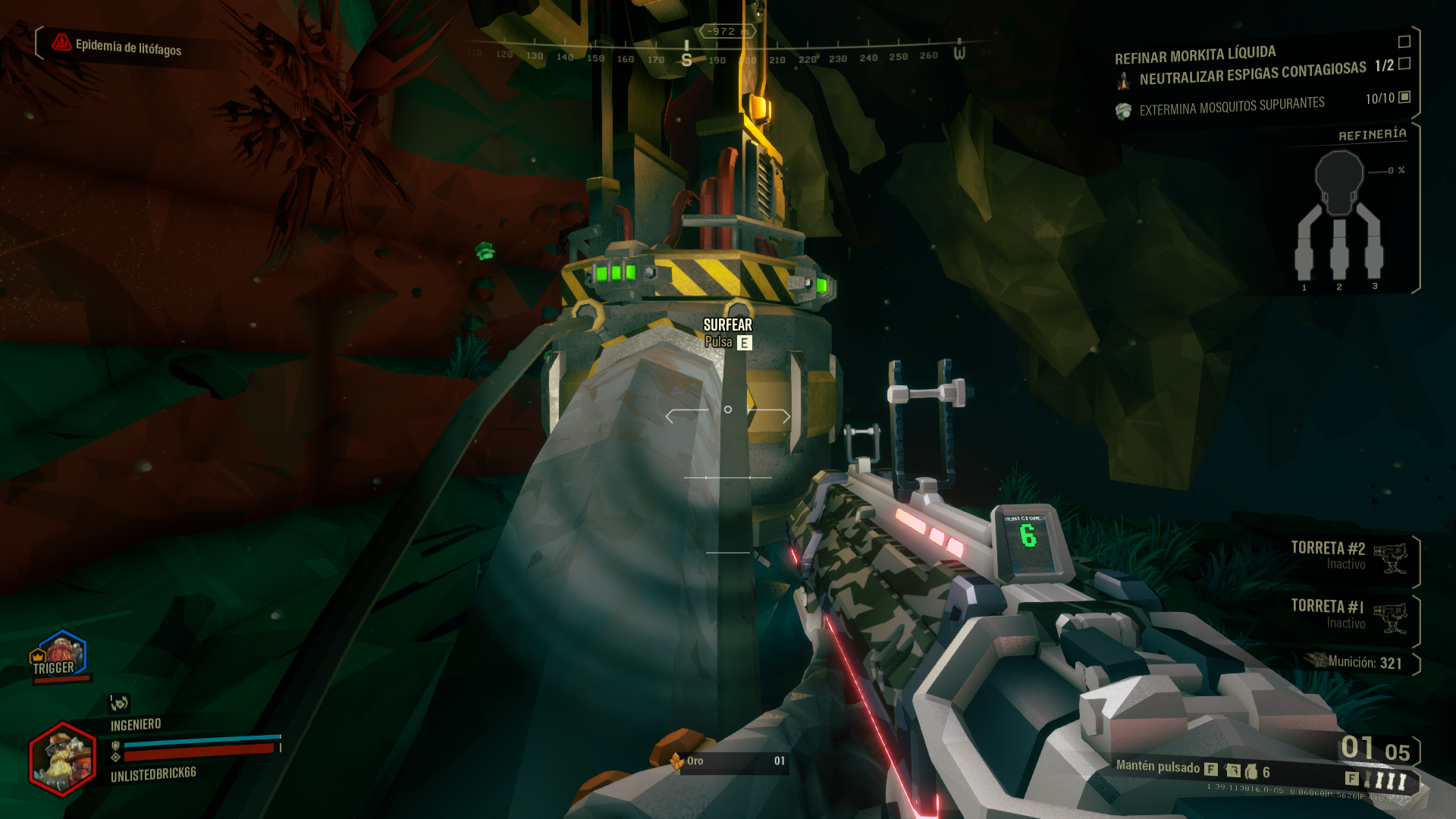Select the Epidemia de litófagos warning icon
The image size is (1456, 819).
(x=61, y=43)
